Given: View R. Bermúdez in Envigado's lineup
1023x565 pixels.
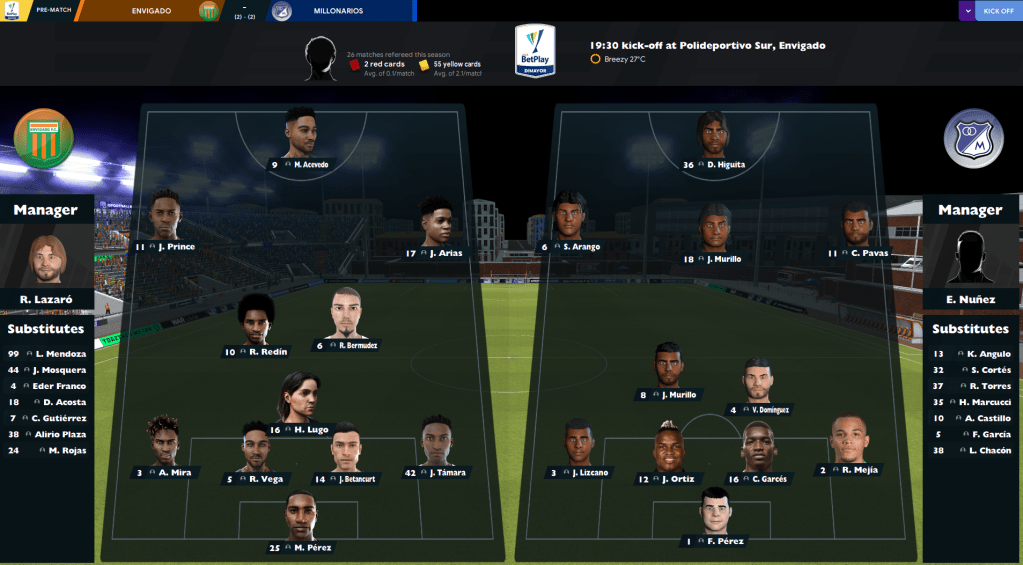Looking at the screenshot, I should (348, 320).
